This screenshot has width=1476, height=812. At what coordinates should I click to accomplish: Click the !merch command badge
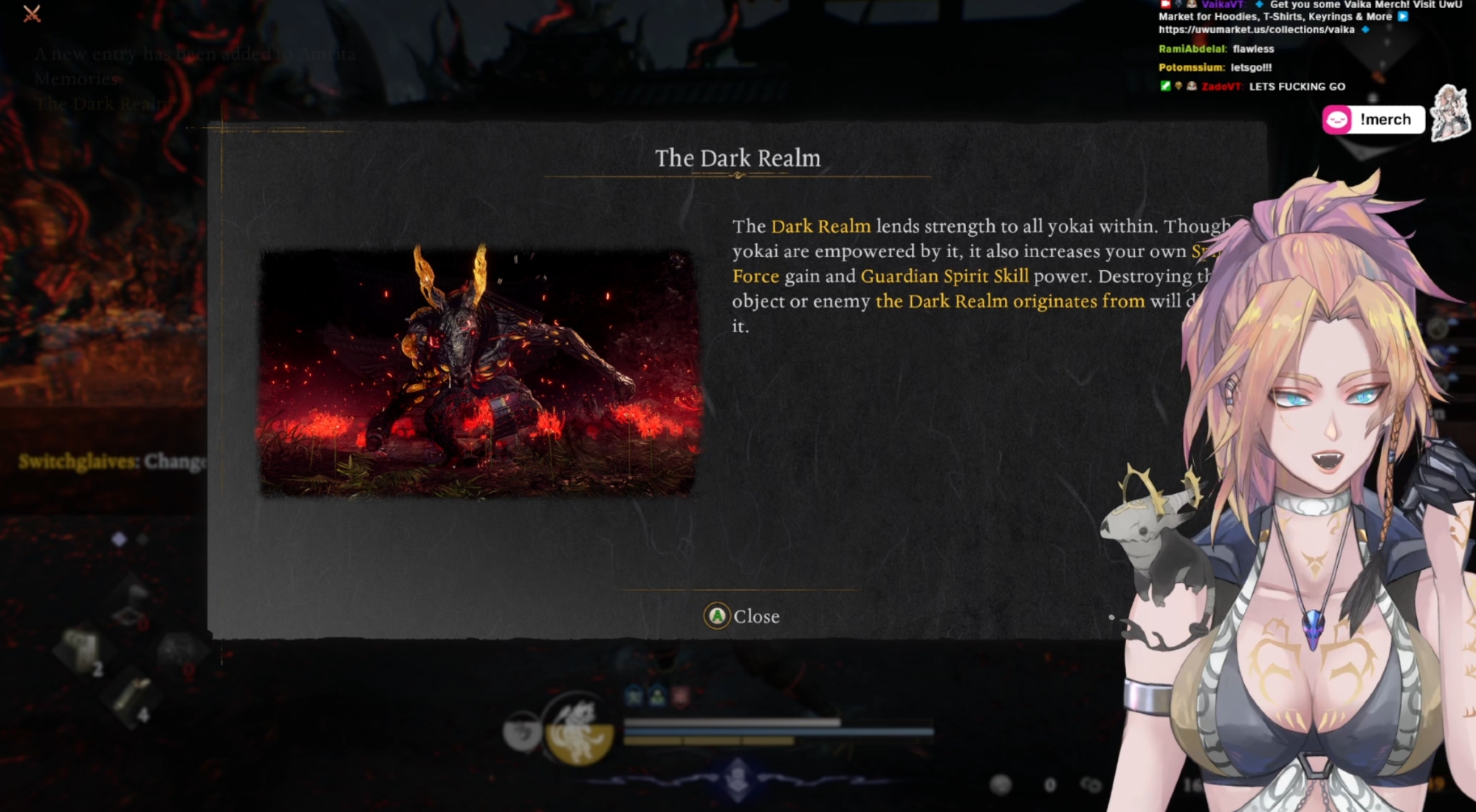click(x=1373, y=120)
